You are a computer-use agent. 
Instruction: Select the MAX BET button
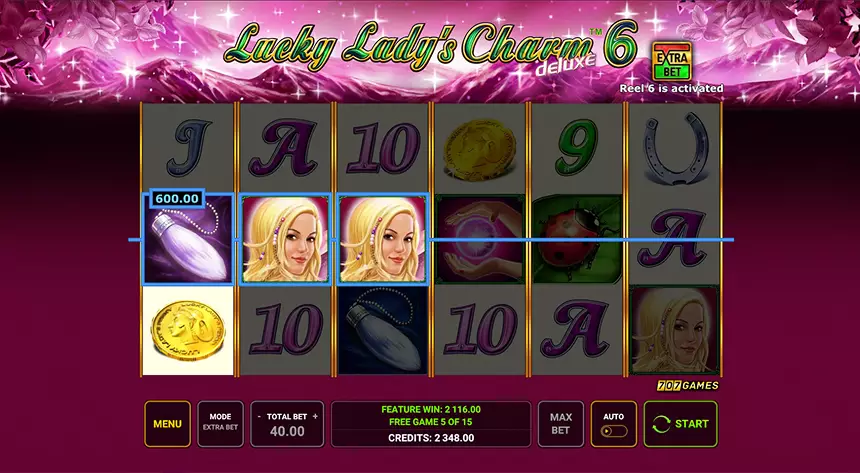pyautogui.click(x=561, y=424)
